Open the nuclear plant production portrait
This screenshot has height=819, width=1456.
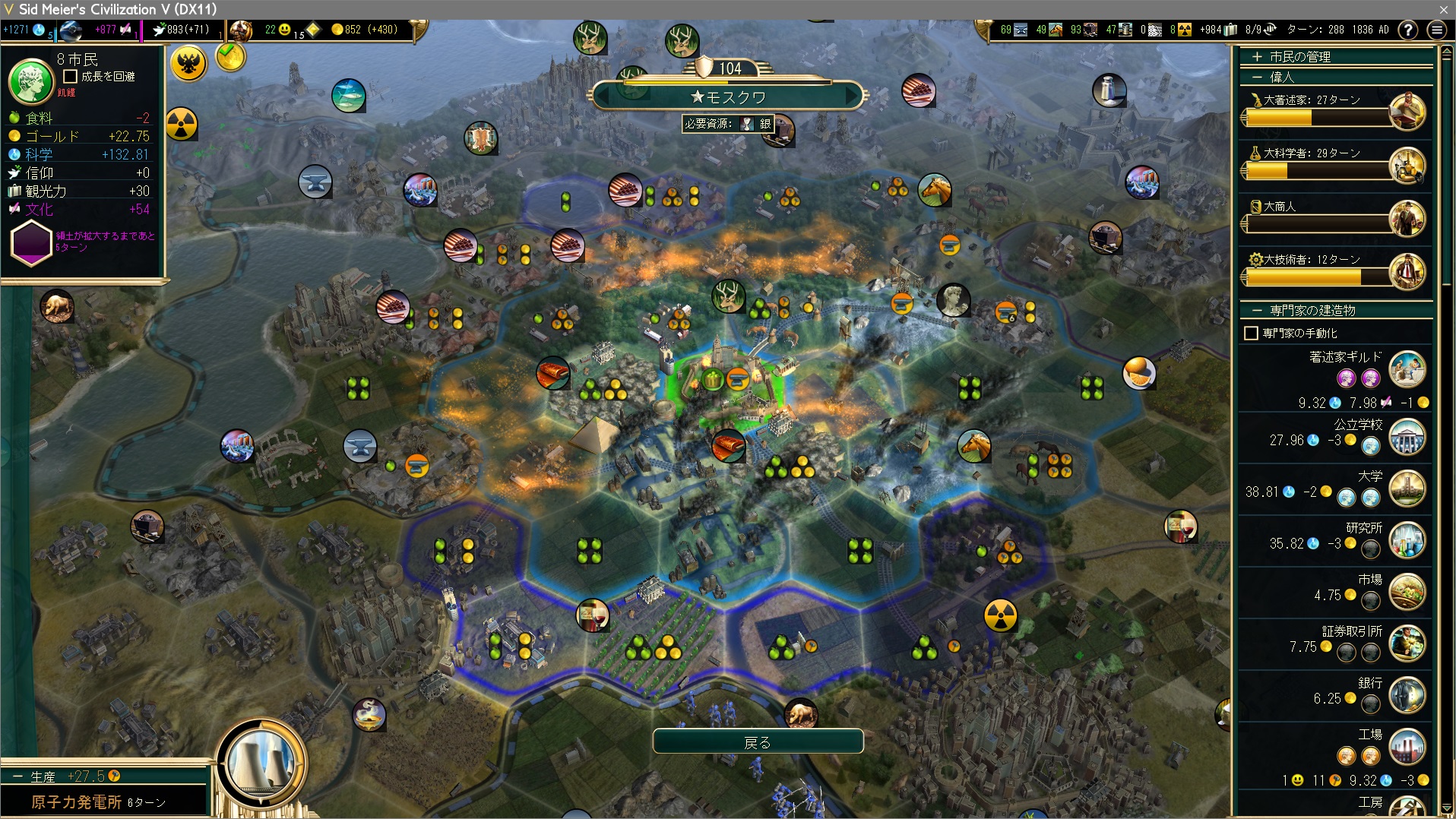click(x=261, y=763)
